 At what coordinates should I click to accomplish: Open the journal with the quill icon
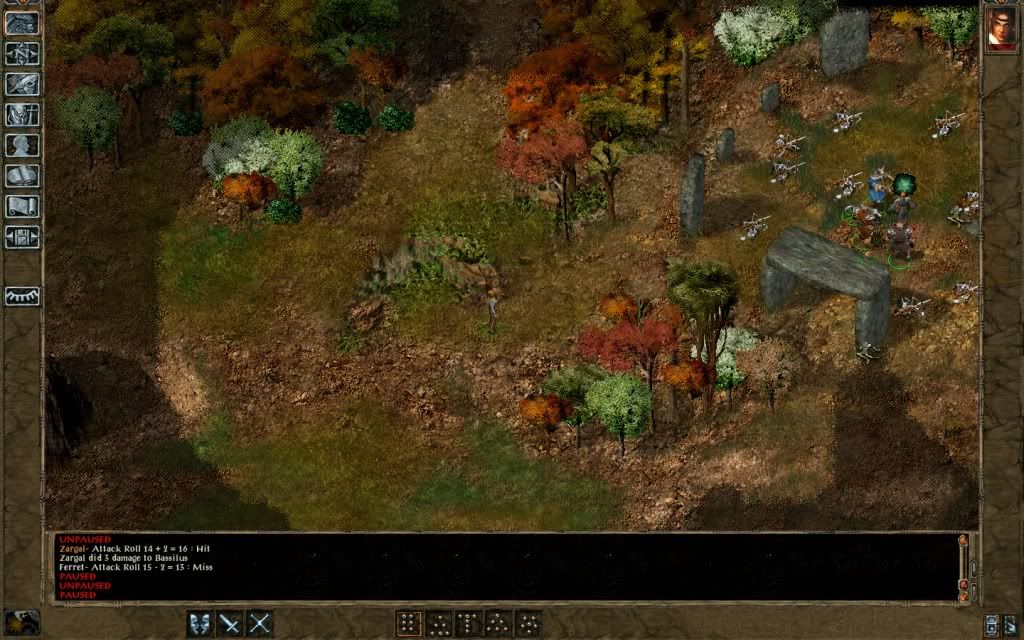coord(21,84)
